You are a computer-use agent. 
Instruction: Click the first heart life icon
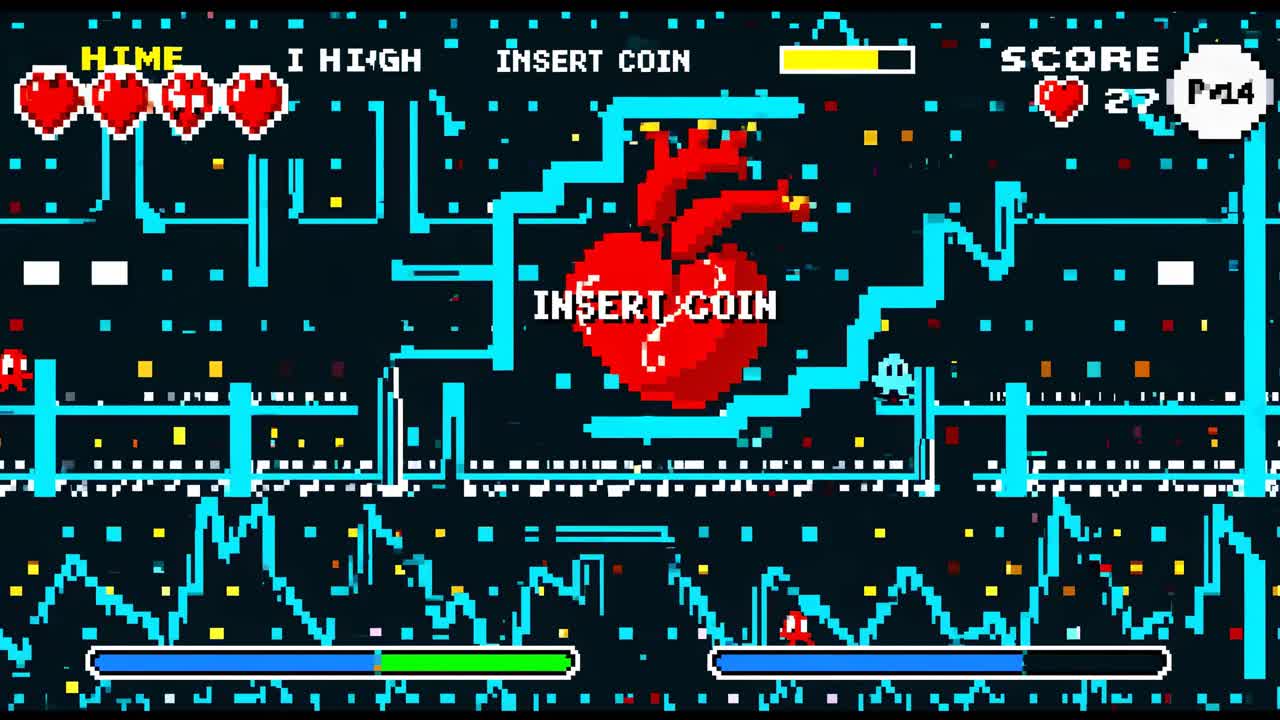click(48, 100)
